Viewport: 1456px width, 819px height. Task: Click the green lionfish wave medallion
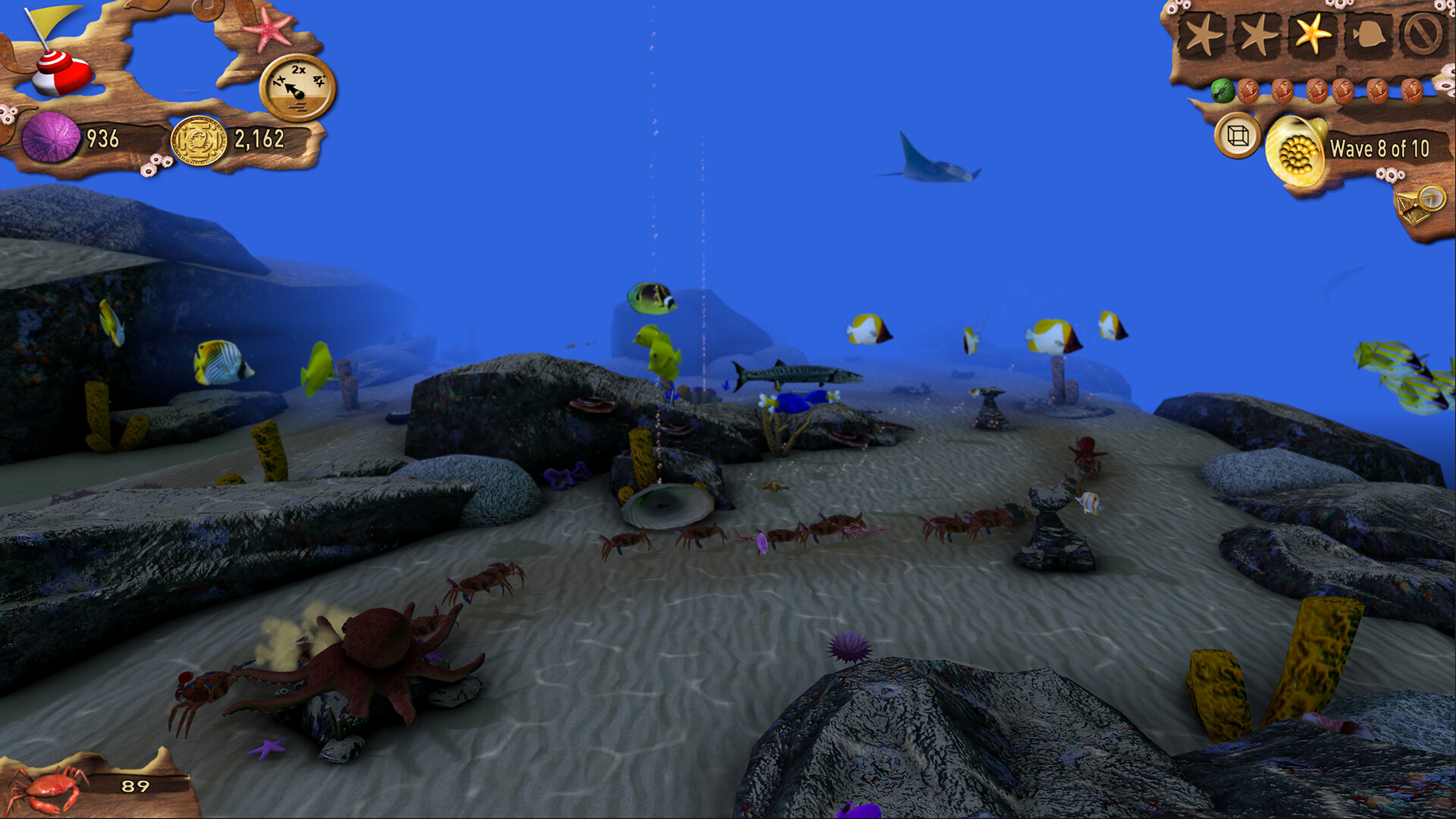click(x=1222, y=93)
